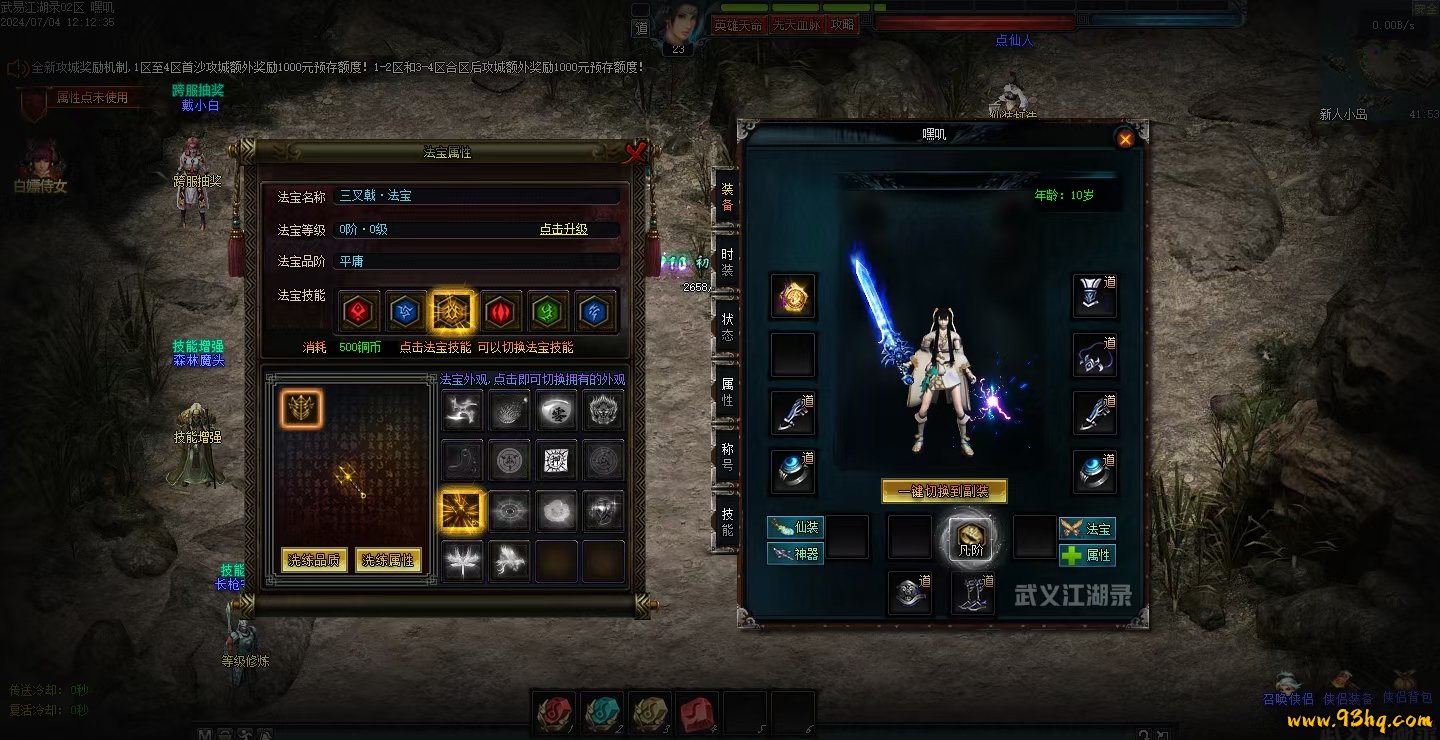
Task: Switch to the 时装 tab
Action: [727, 262]
